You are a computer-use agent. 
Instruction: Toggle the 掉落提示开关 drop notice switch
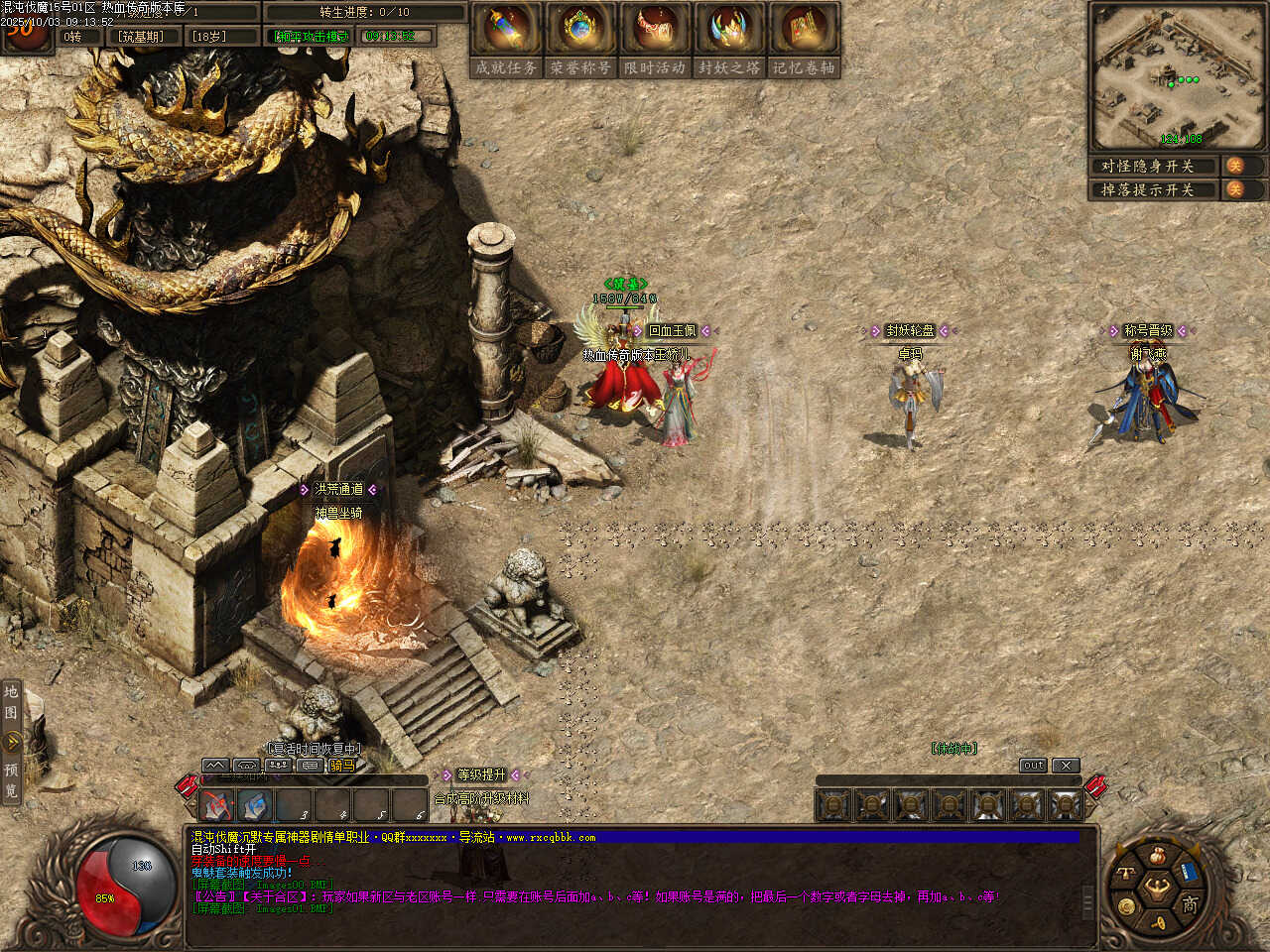coord(1235,189)
